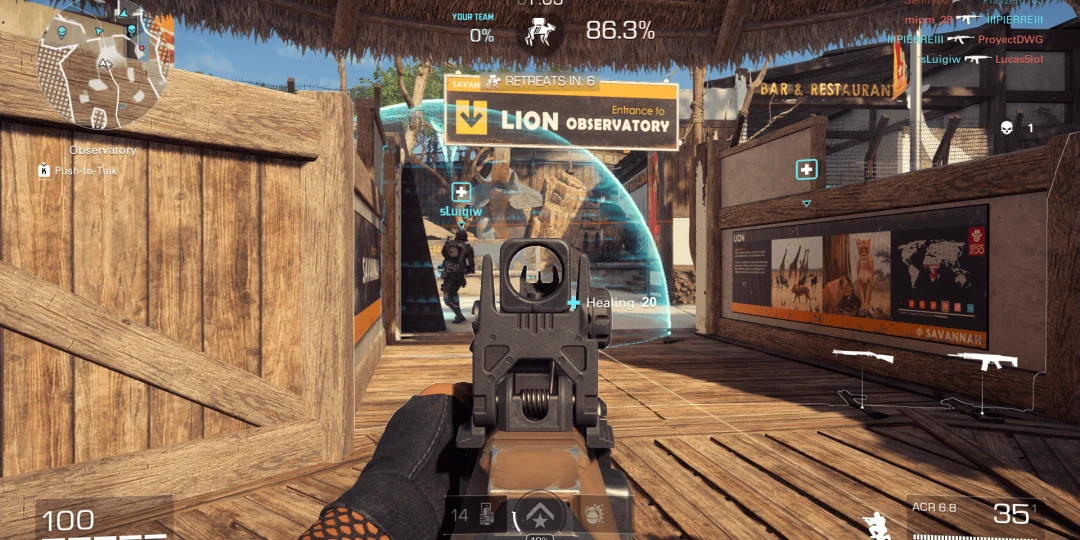Click the device gadget icon beside 14
1080x540 pixels.
[487, 516]
